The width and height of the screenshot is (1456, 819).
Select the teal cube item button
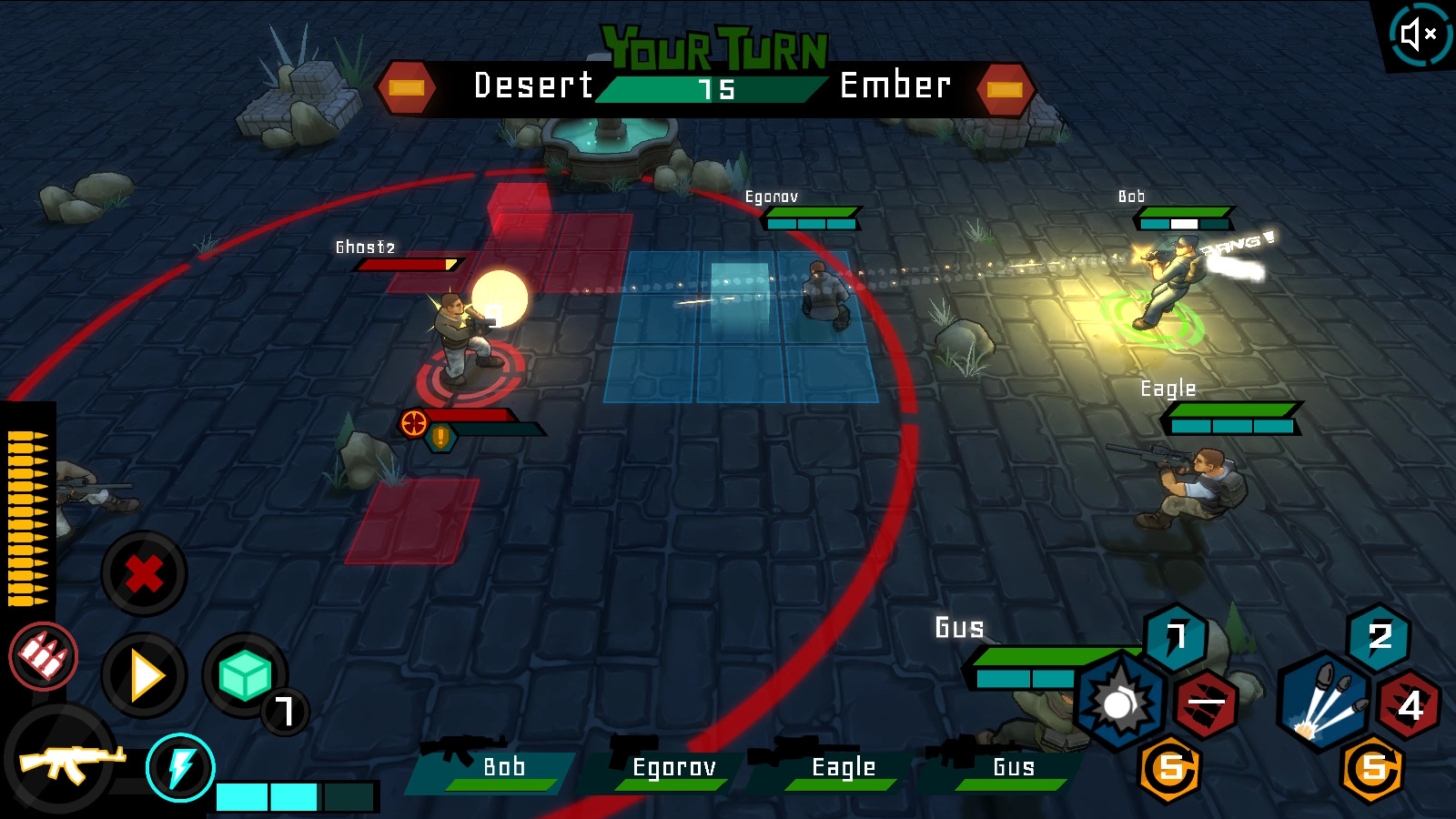(244, 676)
